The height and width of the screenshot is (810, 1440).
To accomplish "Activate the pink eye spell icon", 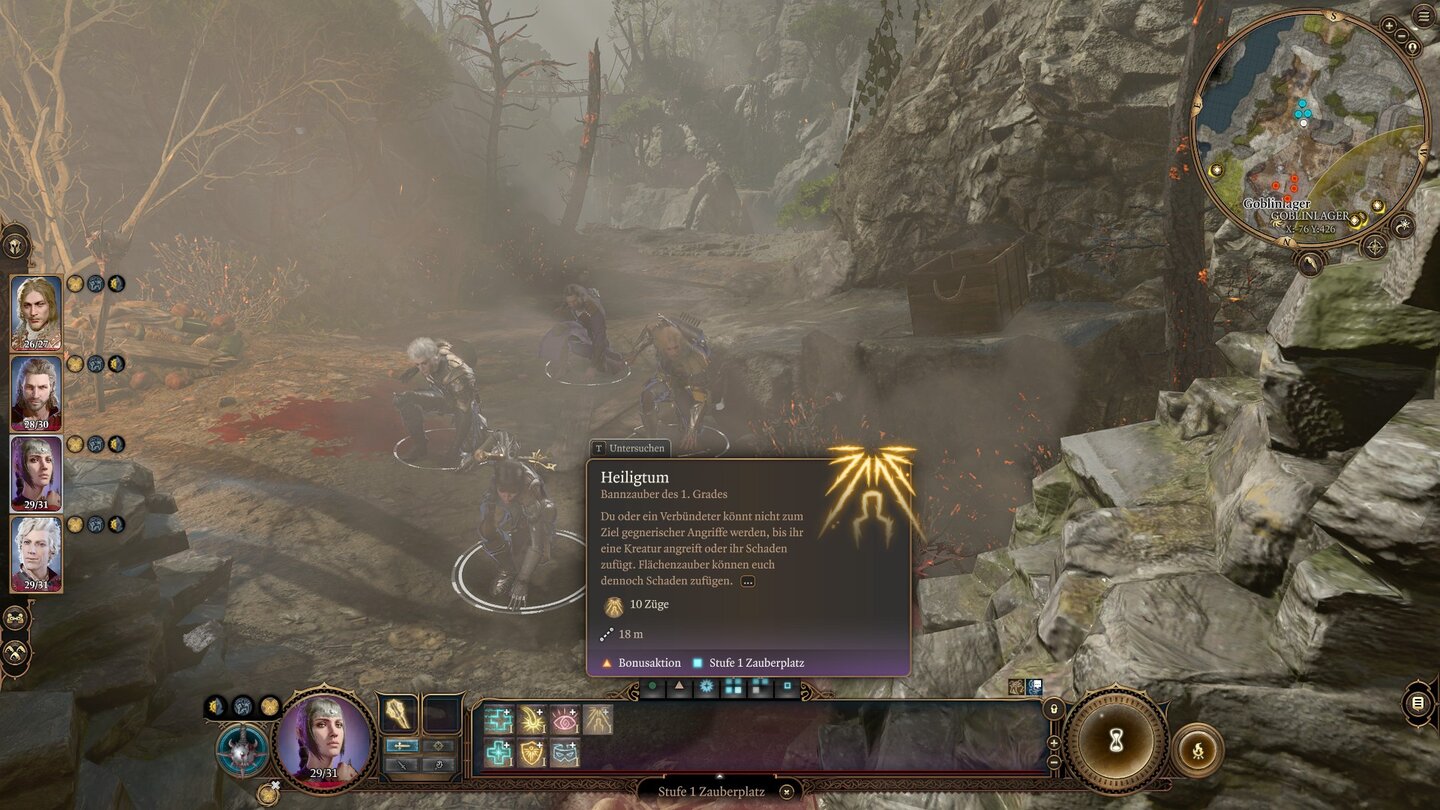I will point(565,720).
